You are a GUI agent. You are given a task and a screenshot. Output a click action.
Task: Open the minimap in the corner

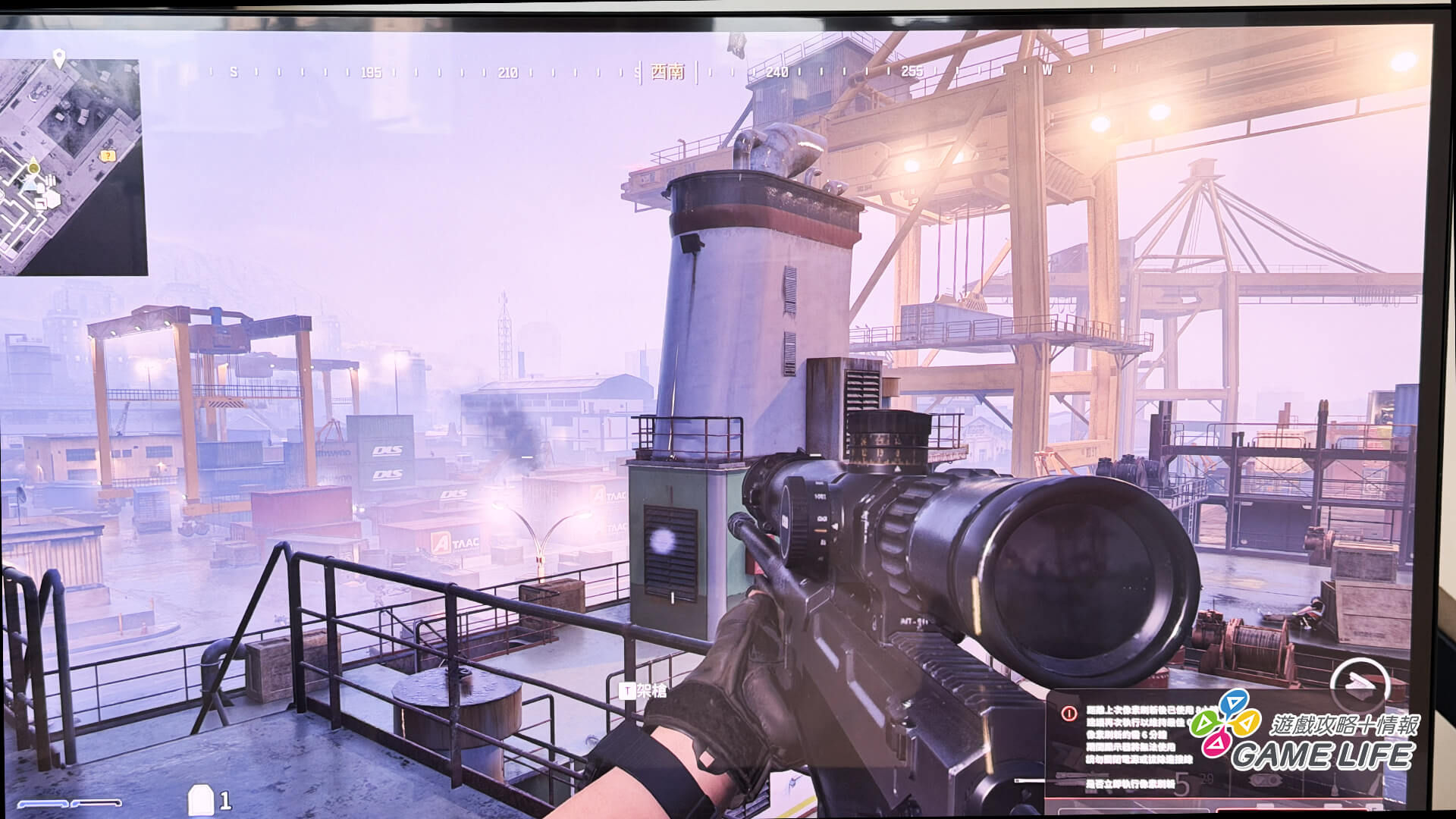72,167
